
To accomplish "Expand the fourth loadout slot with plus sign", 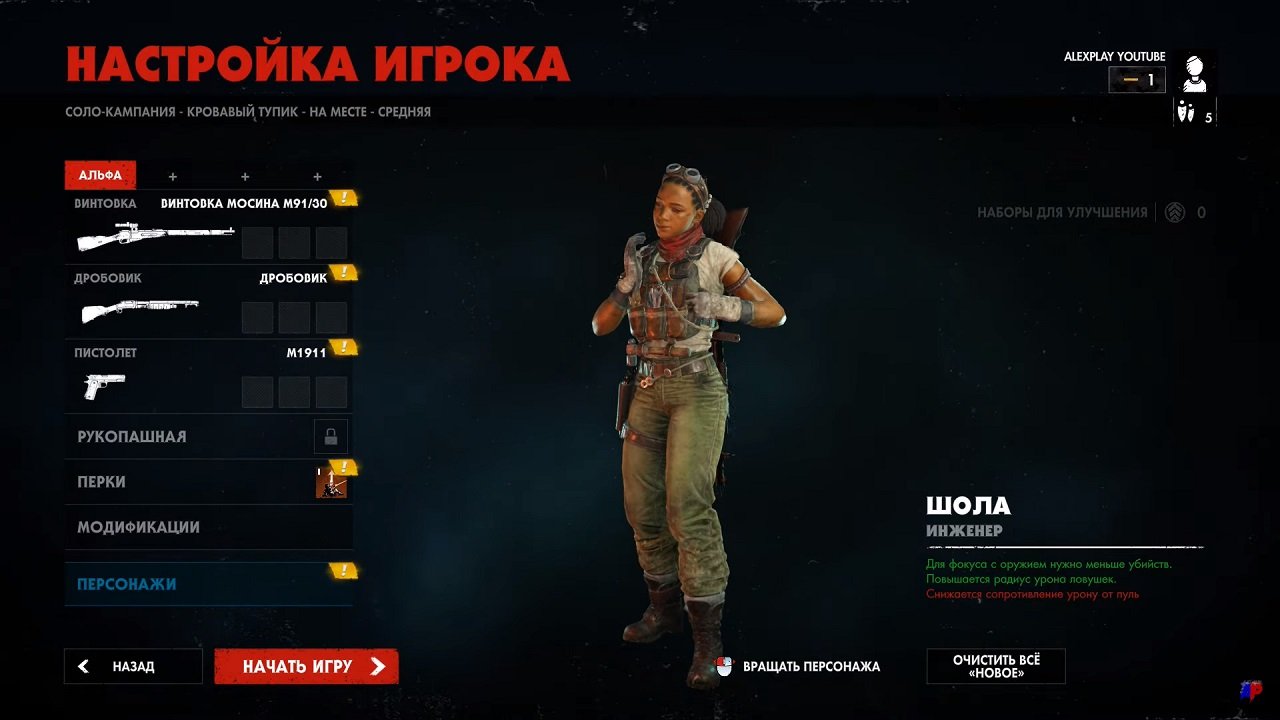I will point(316,175).
